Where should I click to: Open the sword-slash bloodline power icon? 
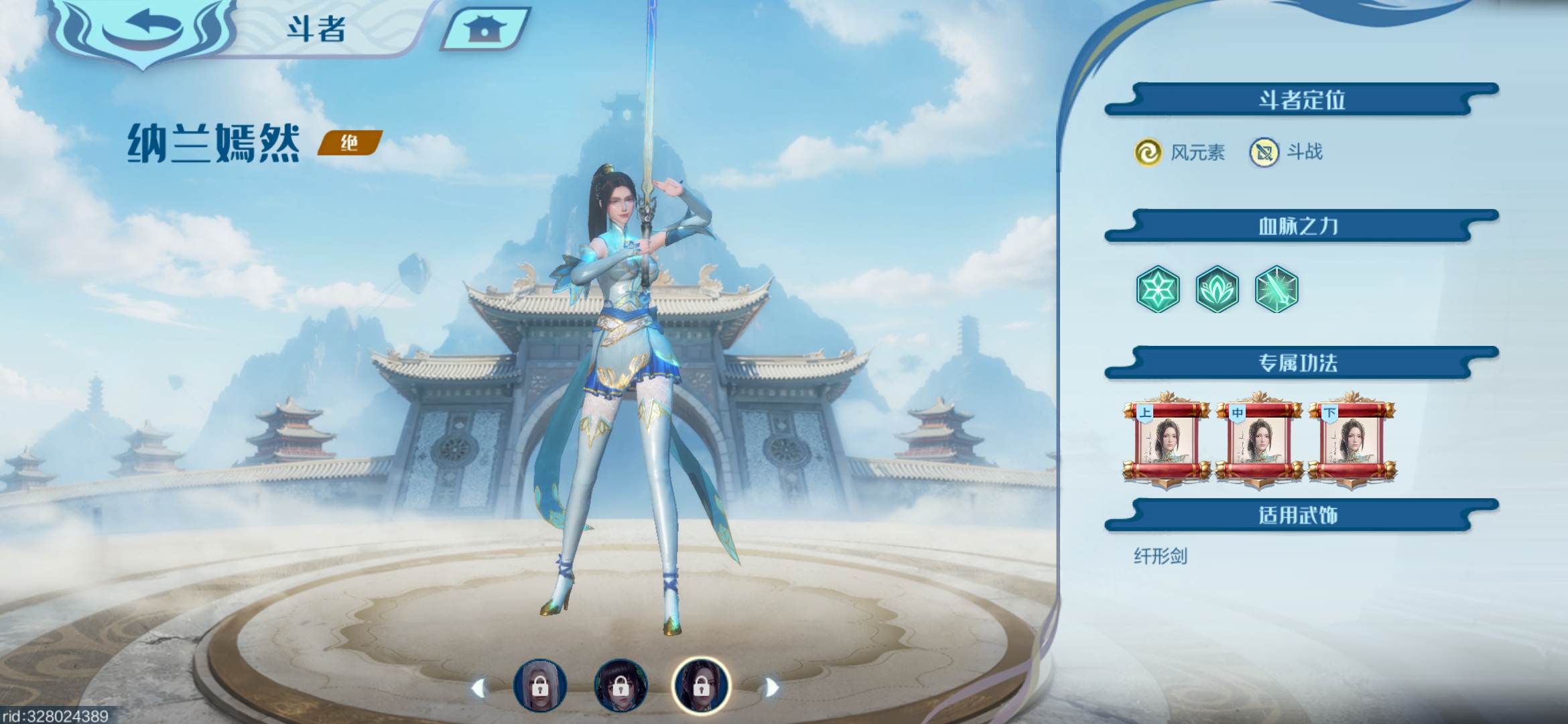1277,290
